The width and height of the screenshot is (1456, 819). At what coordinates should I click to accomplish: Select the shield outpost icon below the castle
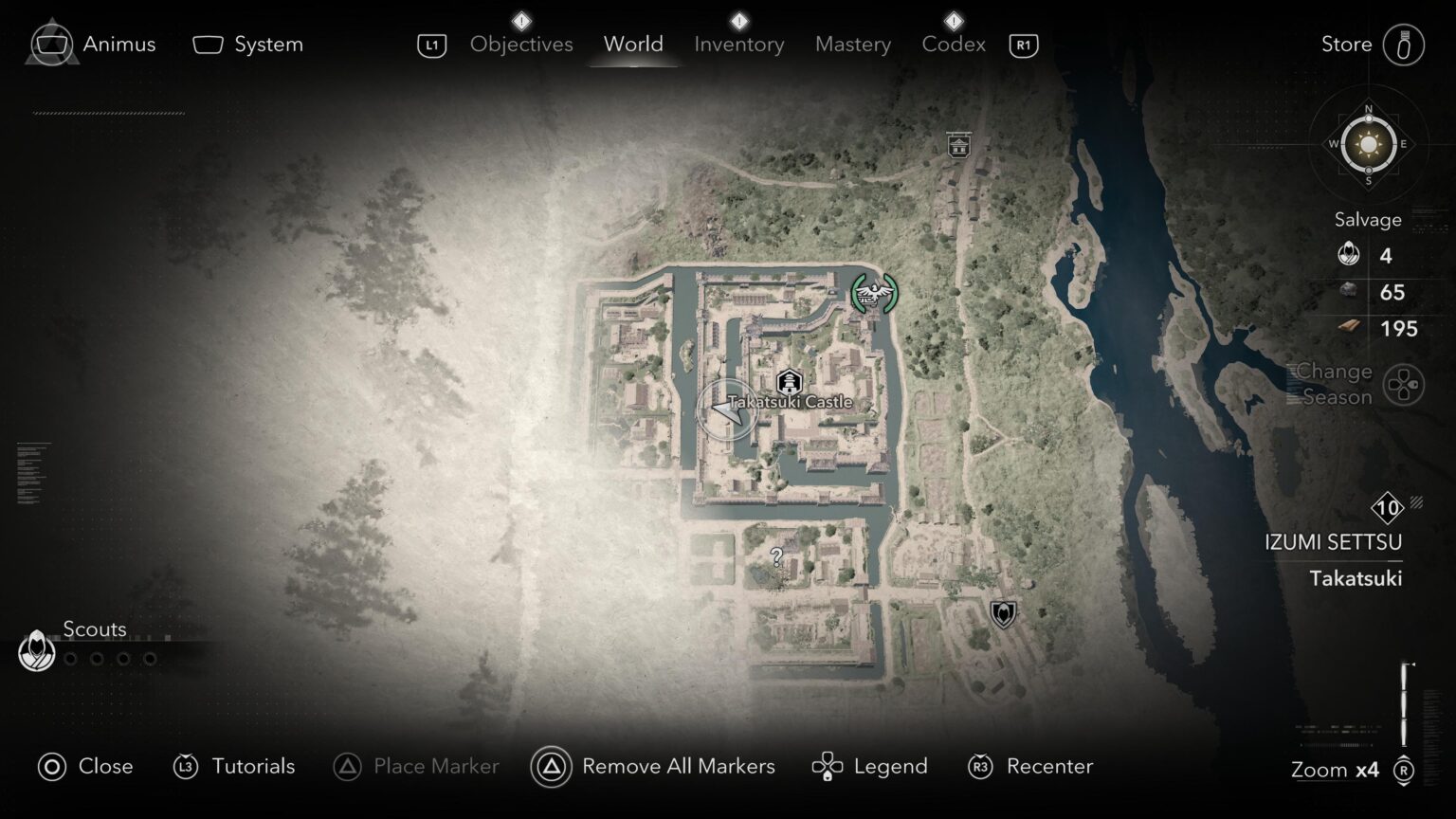1002,613
